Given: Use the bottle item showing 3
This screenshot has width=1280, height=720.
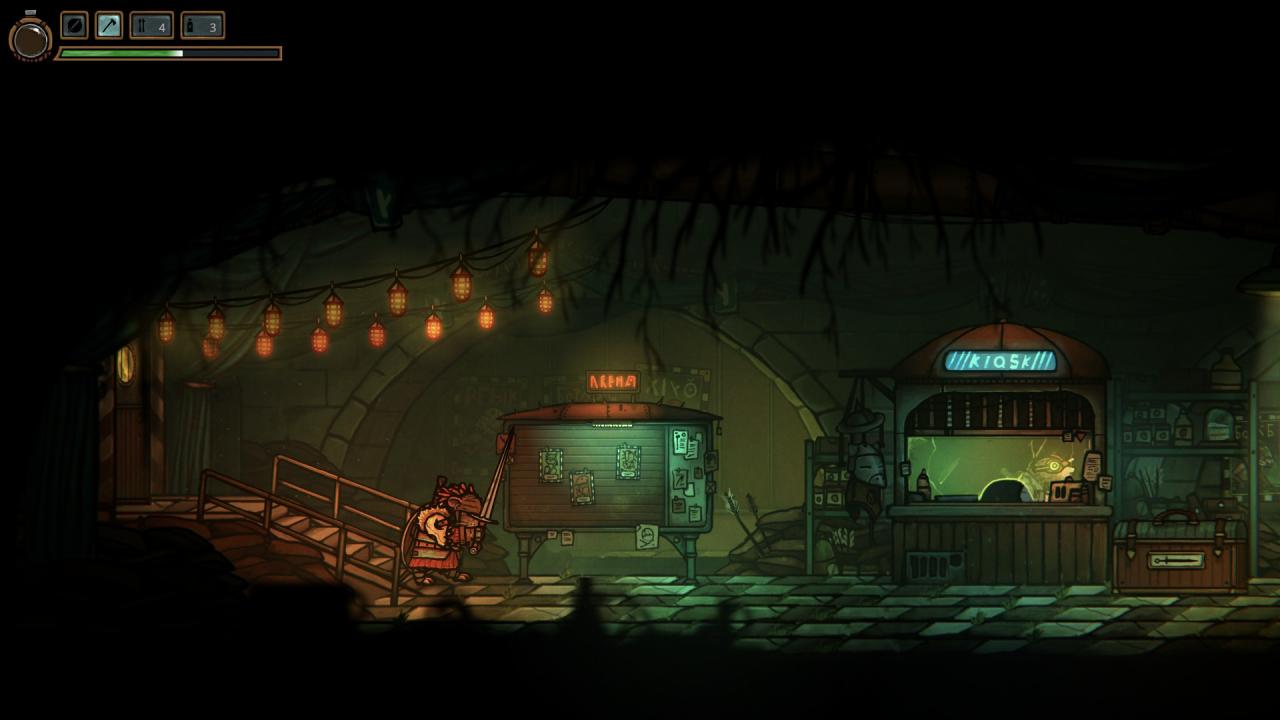Looking at the screenshot, I should point(202,25).
